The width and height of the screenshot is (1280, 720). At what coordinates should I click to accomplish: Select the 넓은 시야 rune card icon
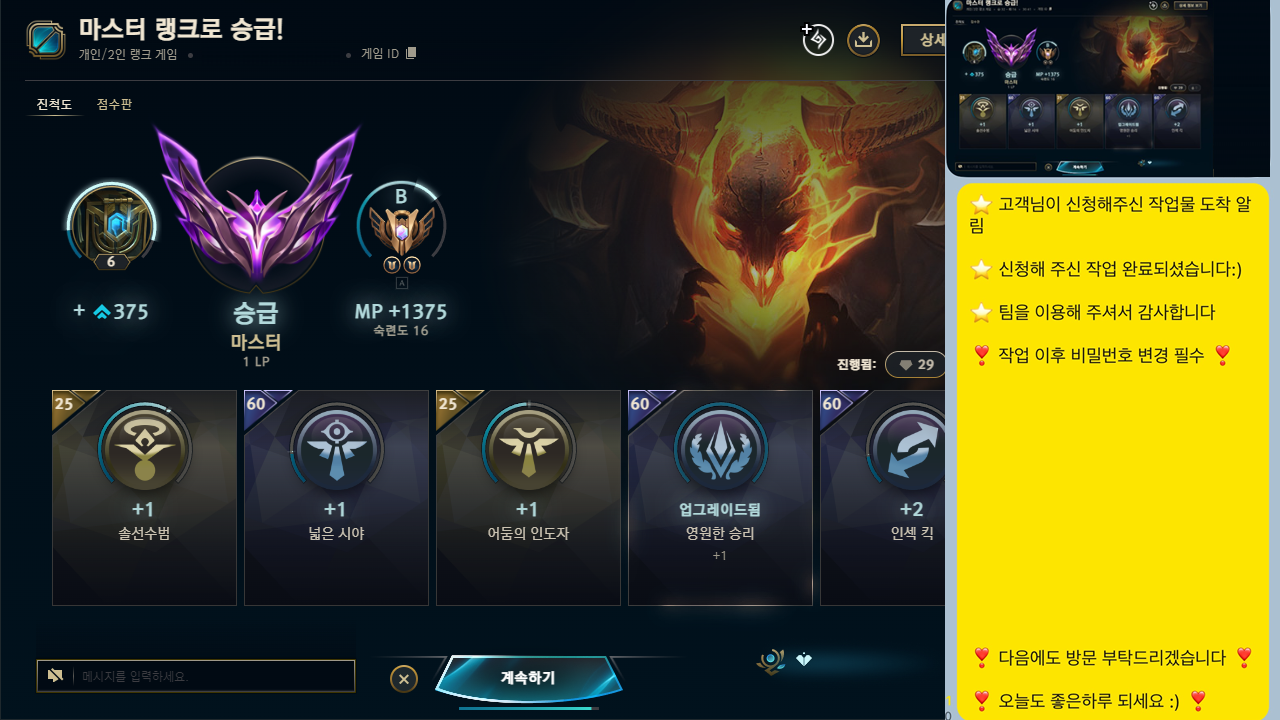tap(336, 450)
